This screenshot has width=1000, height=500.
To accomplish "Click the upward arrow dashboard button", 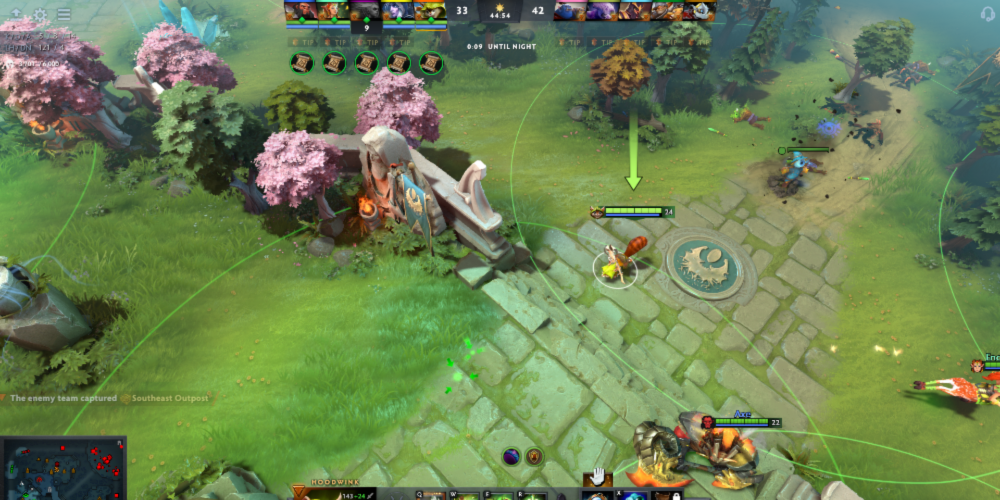I will 16,14.
